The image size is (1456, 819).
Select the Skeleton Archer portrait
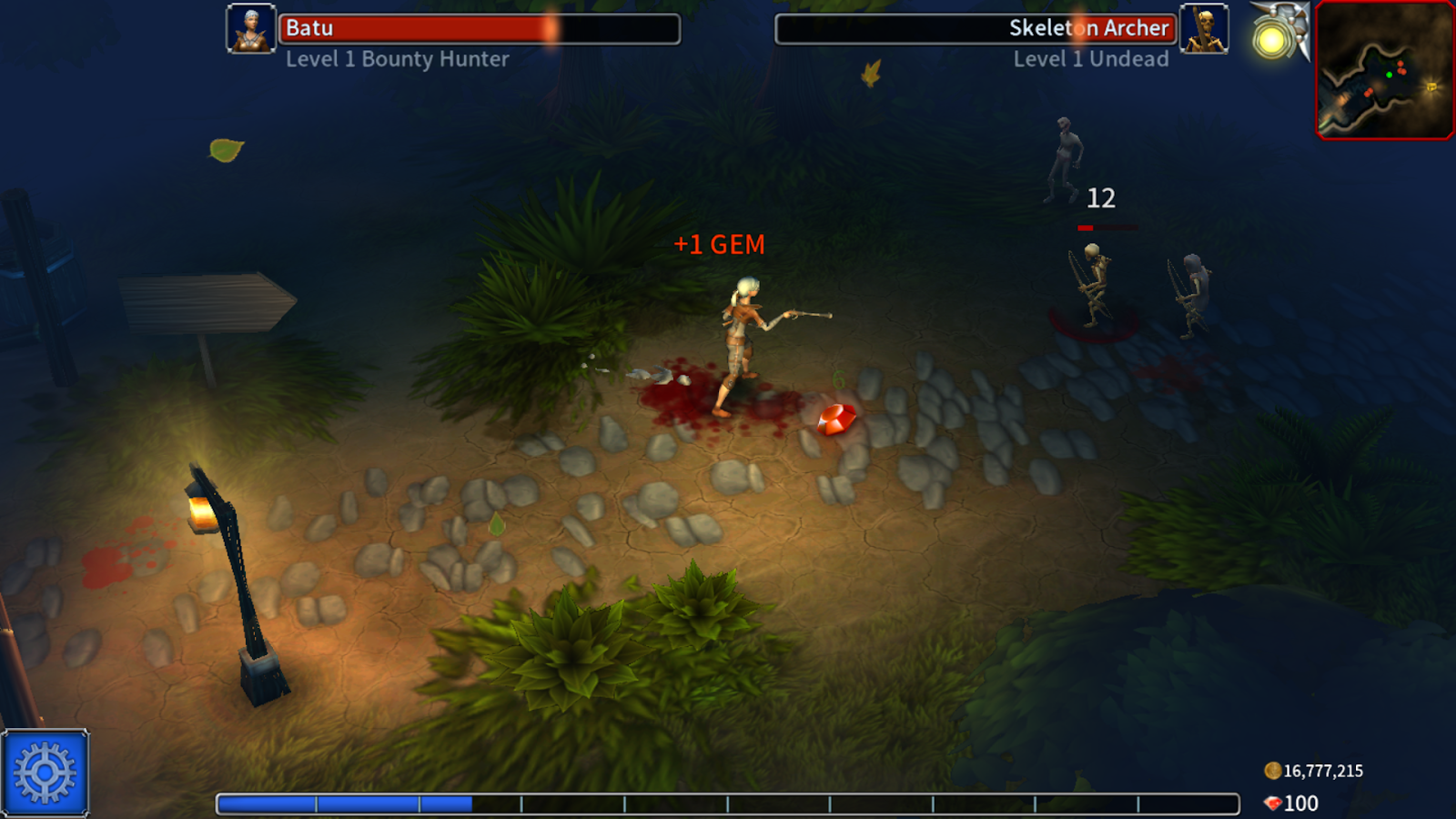point(1203,28)
